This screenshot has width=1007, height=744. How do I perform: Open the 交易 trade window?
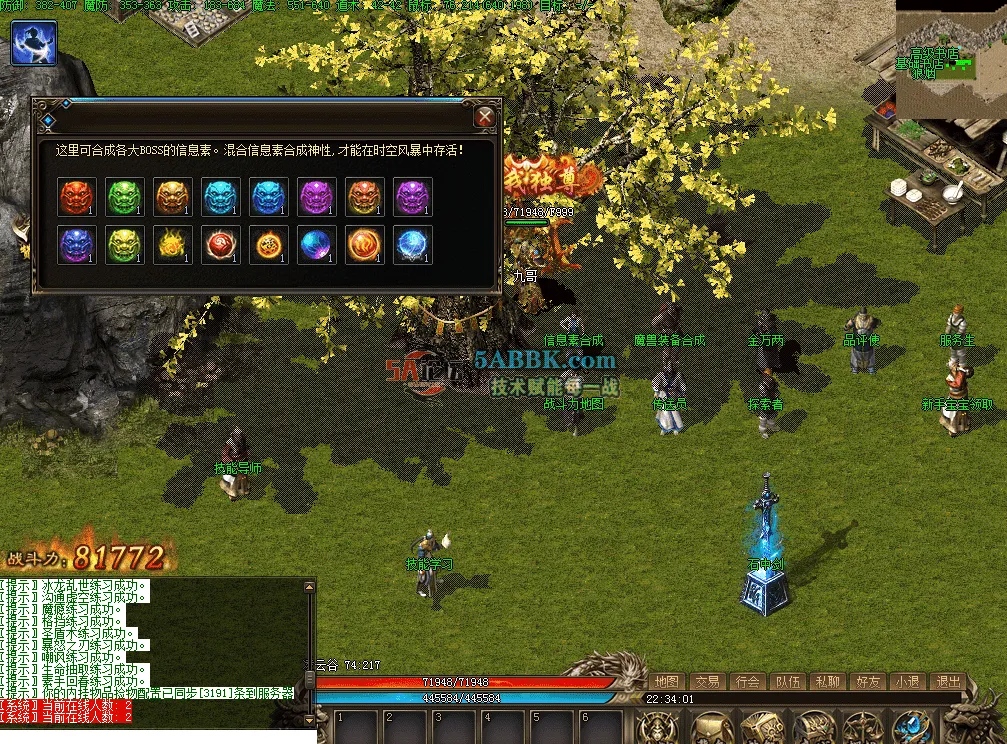[x=708, y=681]
